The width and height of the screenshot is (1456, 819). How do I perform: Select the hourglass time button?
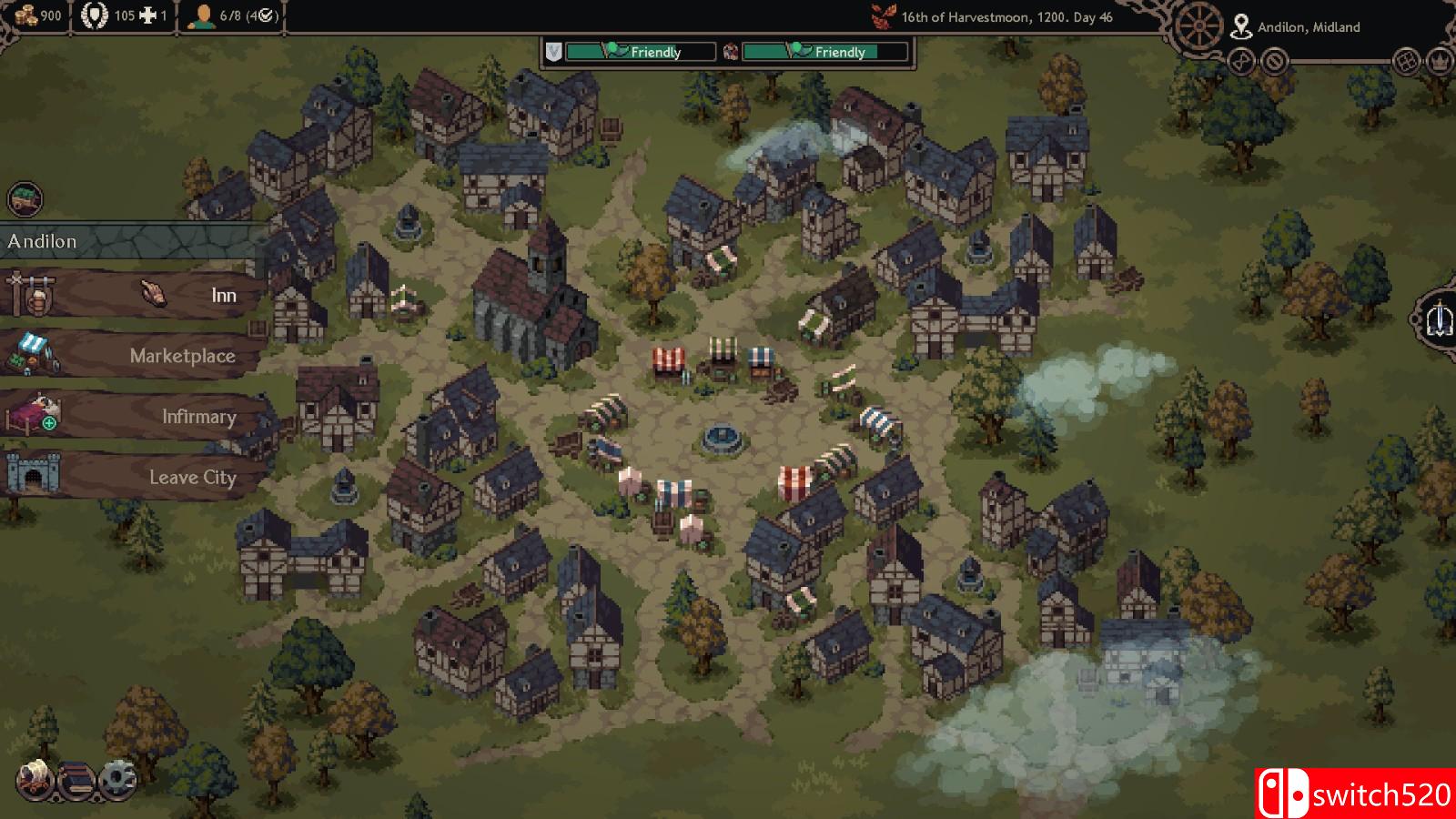pos(1242,62)
